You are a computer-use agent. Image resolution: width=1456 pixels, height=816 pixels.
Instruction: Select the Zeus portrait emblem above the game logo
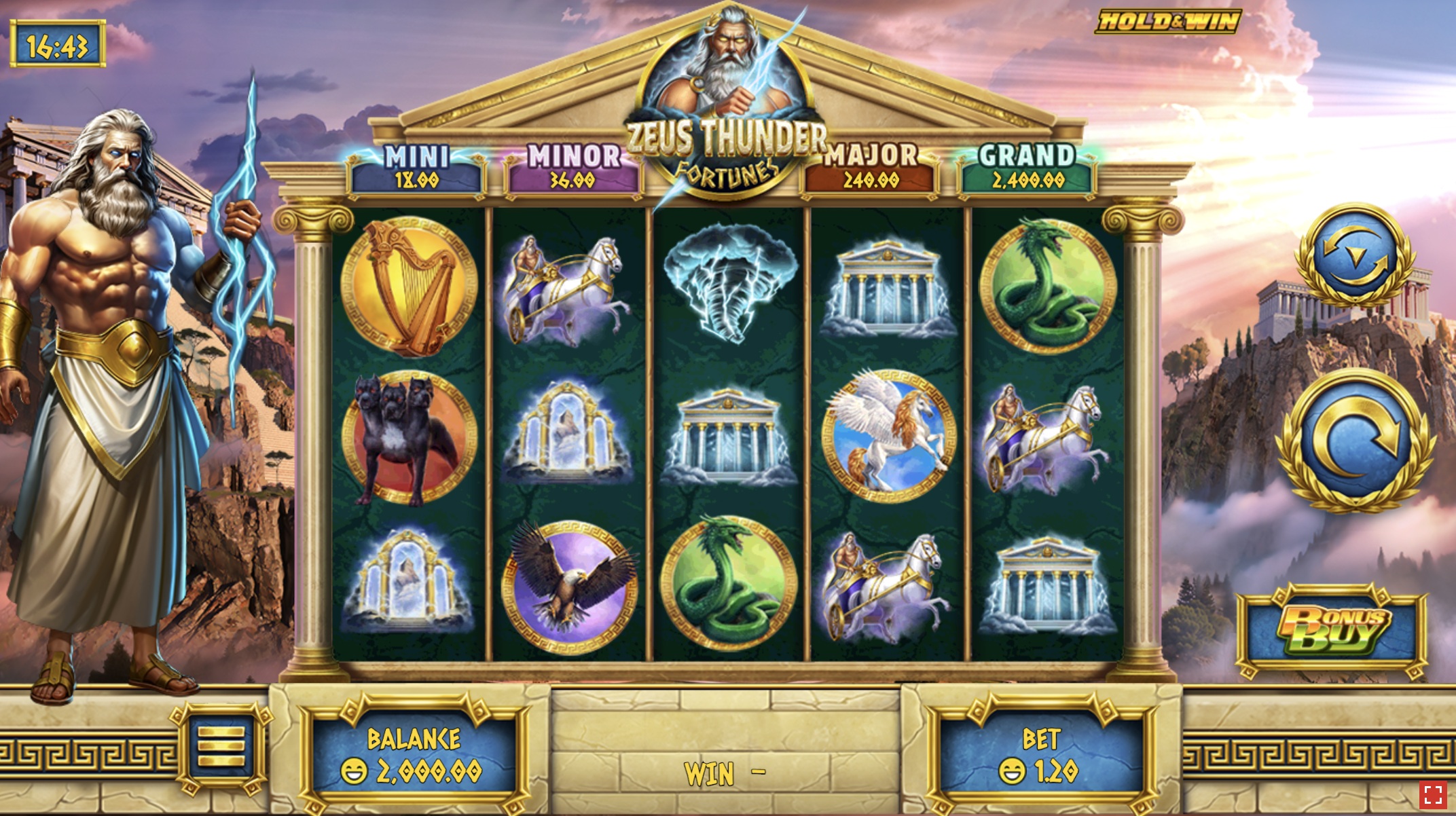728,75
